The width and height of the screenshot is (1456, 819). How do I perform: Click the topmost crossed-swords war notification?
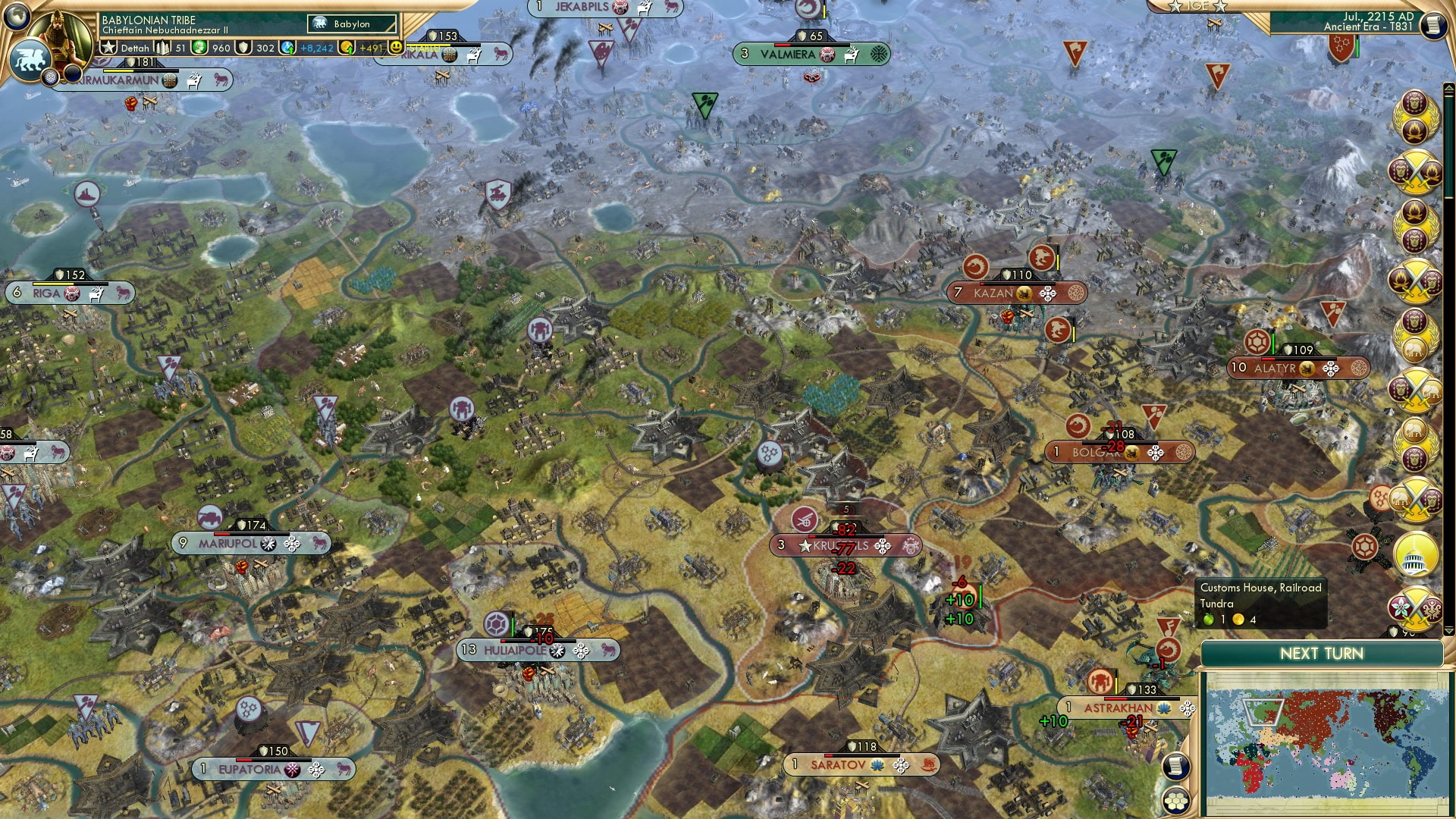(x=1415, y=171)
